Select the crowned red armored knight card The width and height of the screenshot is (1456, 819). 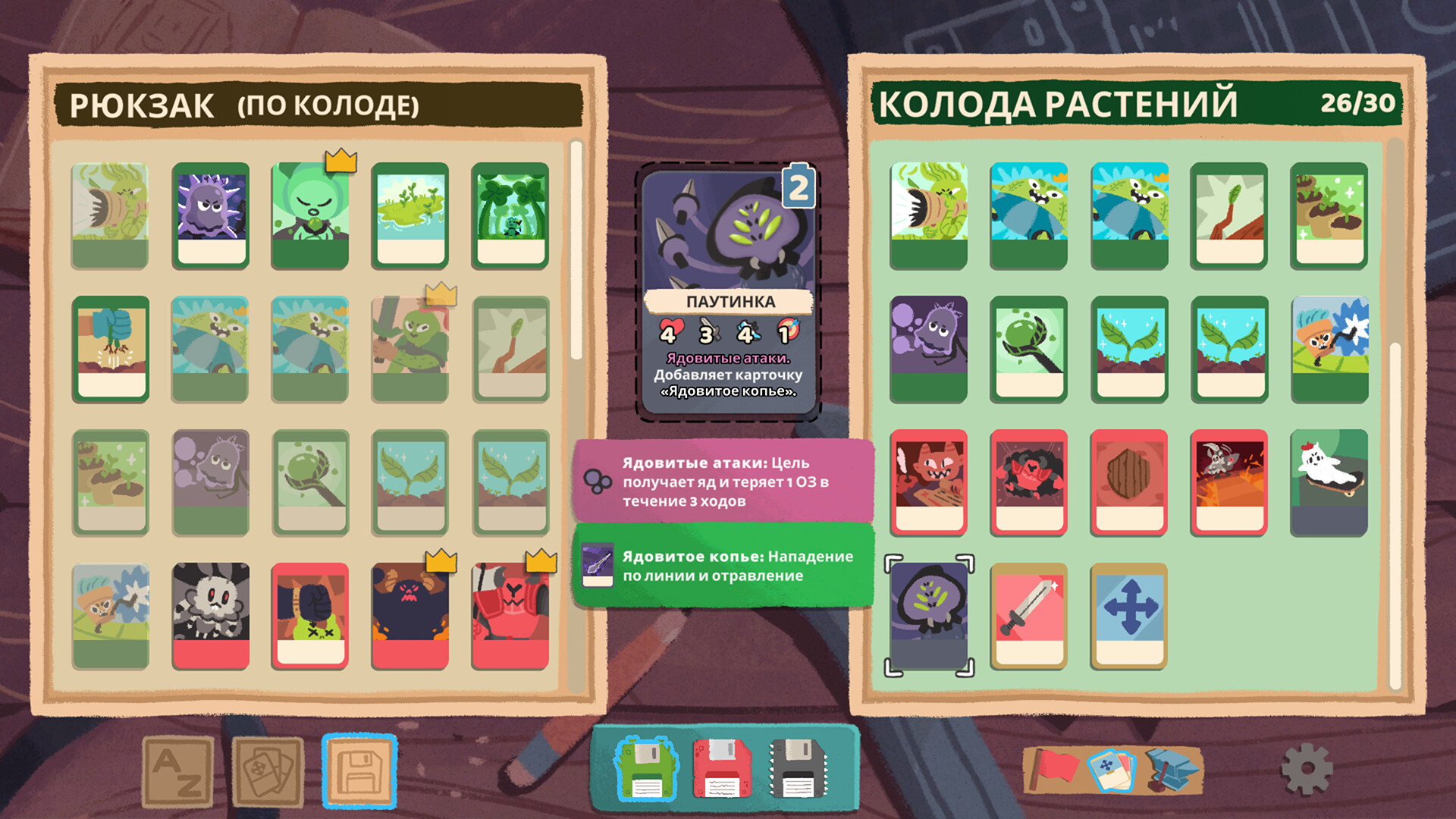510,616
